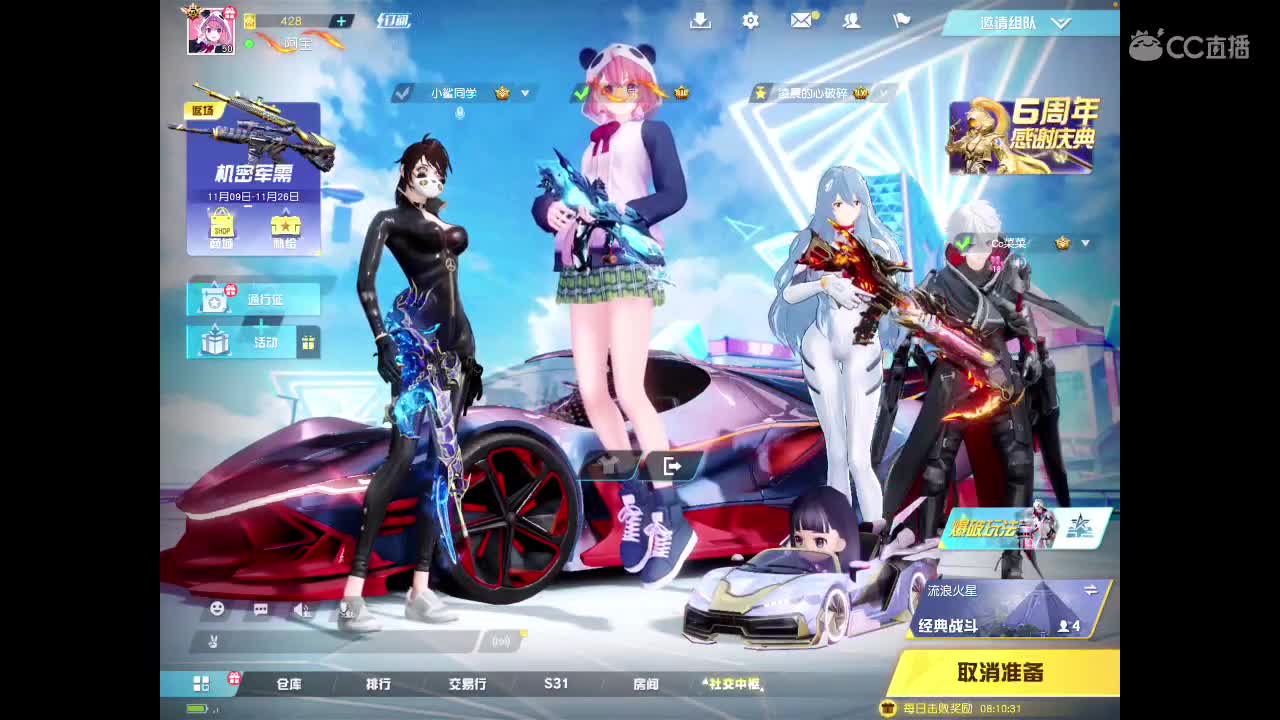Click the download icon in the top bar
The height and width of the screenshot is (720, 1280).
700,20
